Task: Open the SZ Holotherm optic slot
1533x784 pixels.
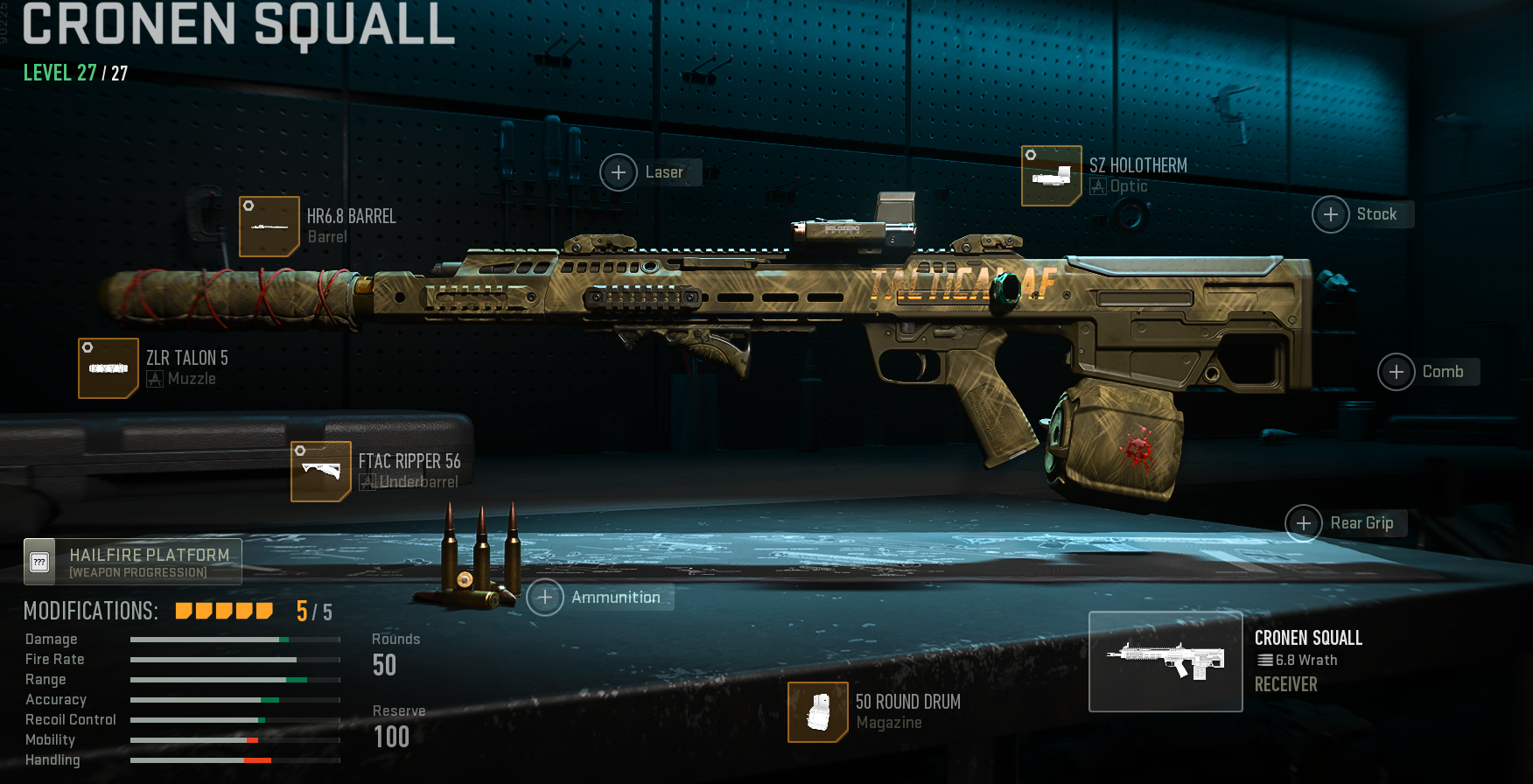Action: pos(1052,176)
